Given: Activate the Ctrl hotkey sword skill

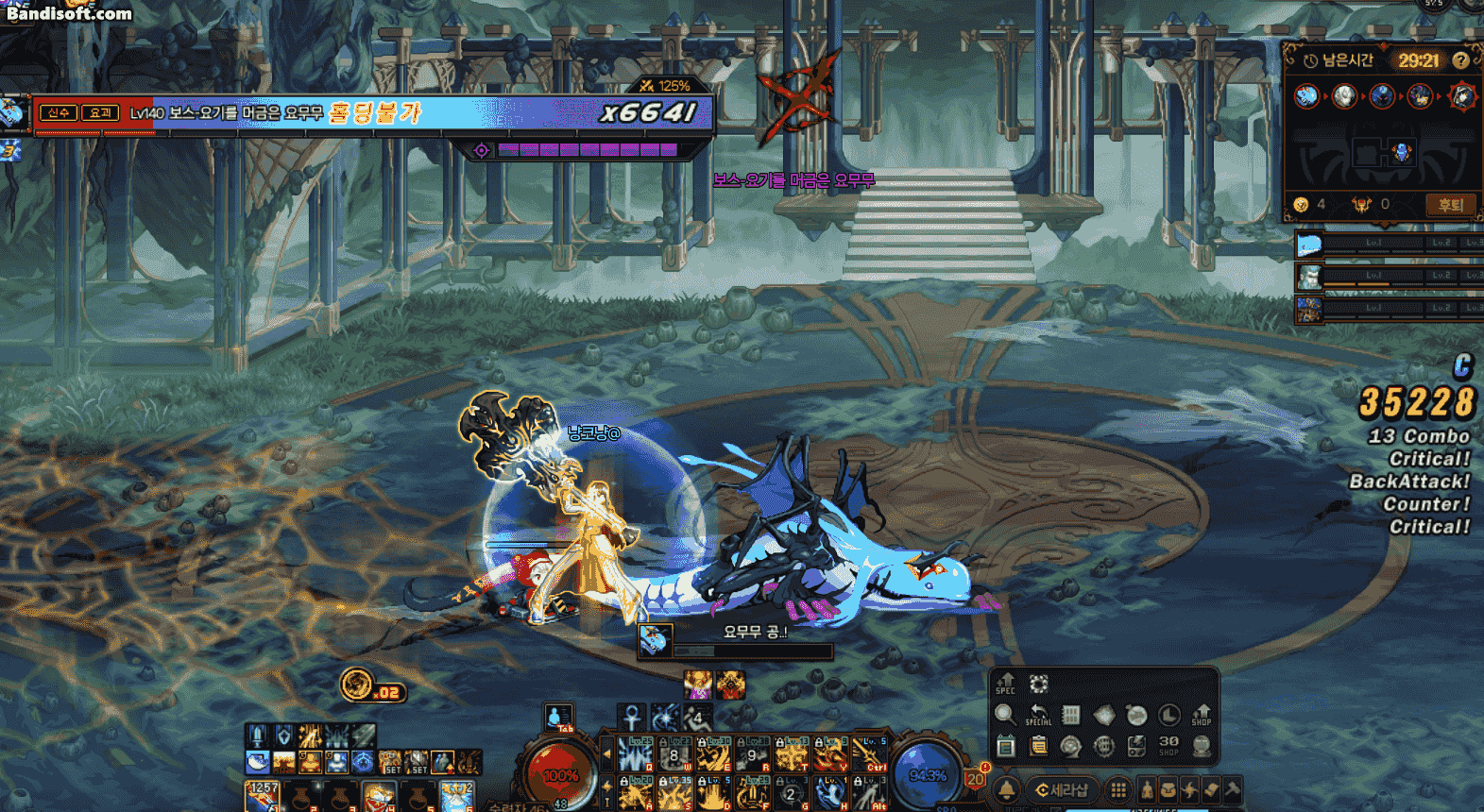Looking at the screenshot, I should click(870, 754).
